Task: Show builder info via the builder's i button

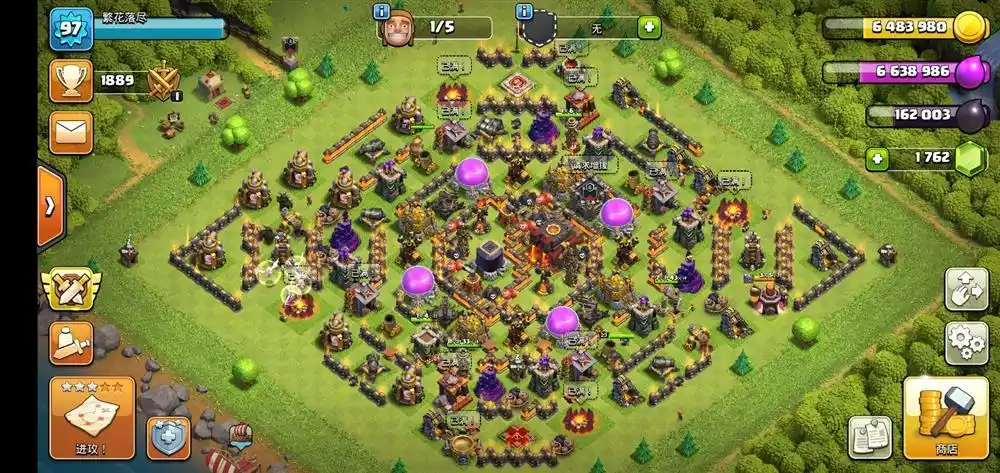Action: coord(381,11)
